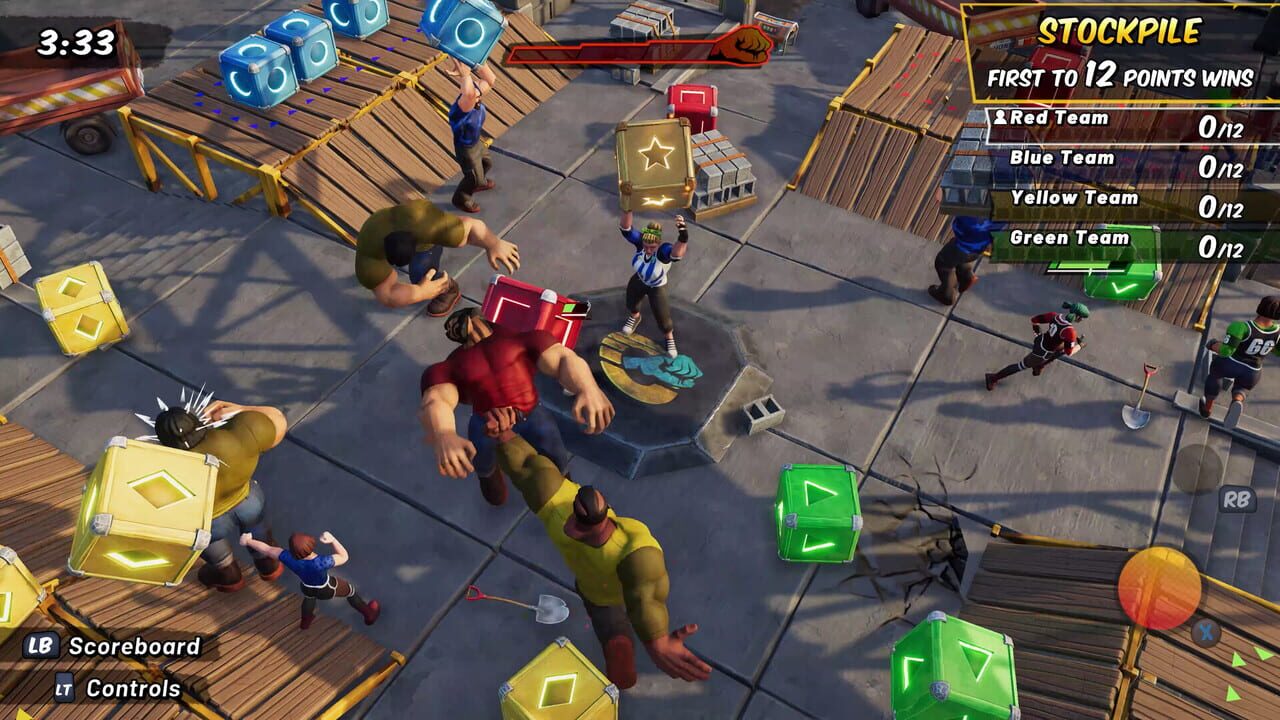The height and width of the screenshot is (720, 1280).
Task: Select a green triangle crate icon
Action: [x=816, y=511]
